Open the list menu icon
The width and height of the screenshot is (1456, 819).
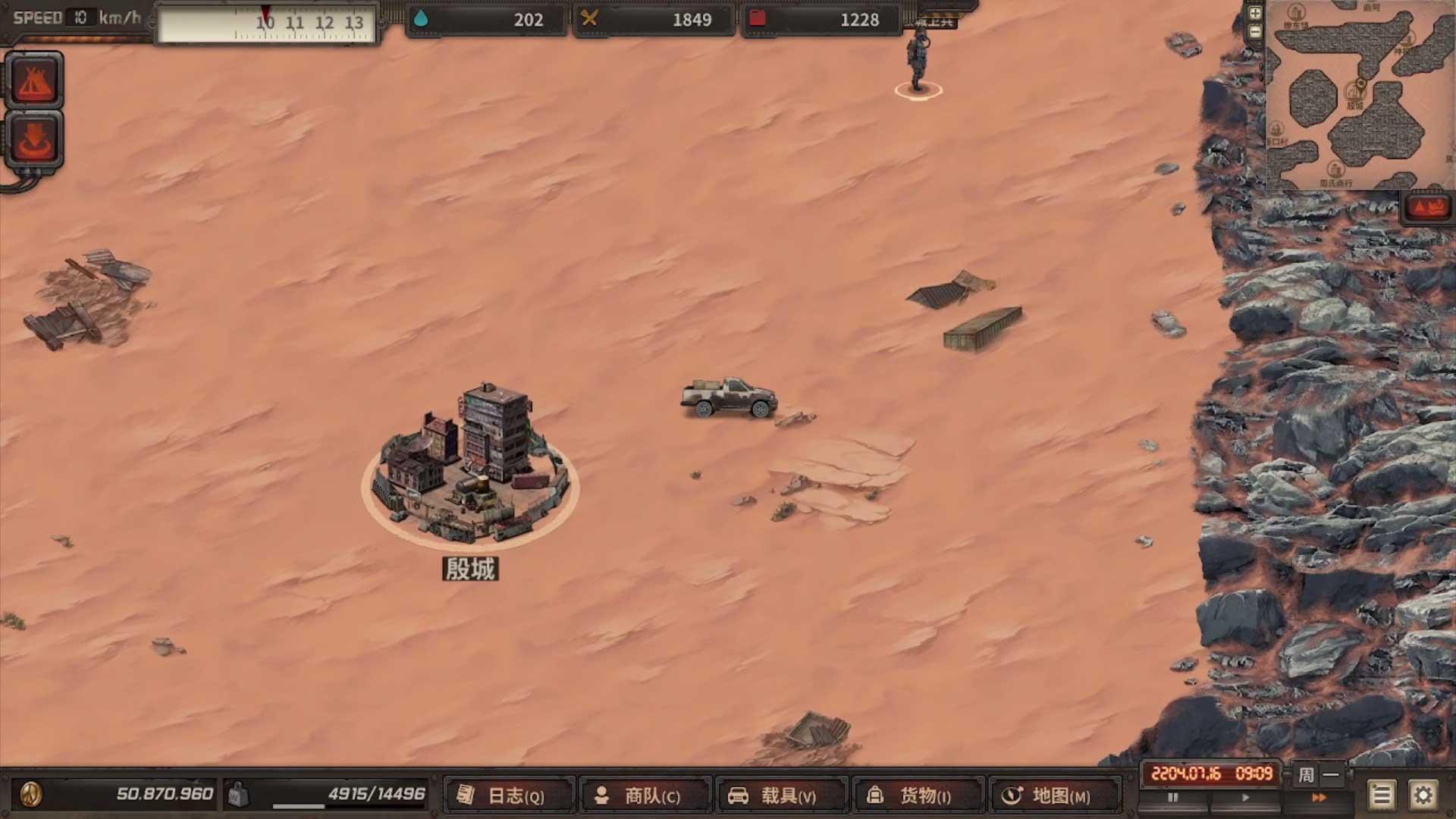(1381, 795)
